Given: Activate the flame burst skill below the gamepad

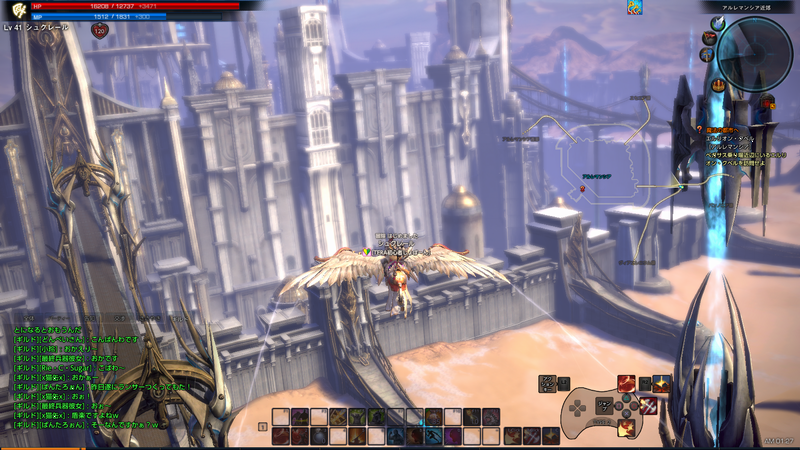Looking at the screenshot, I should (x=625, y=428).
